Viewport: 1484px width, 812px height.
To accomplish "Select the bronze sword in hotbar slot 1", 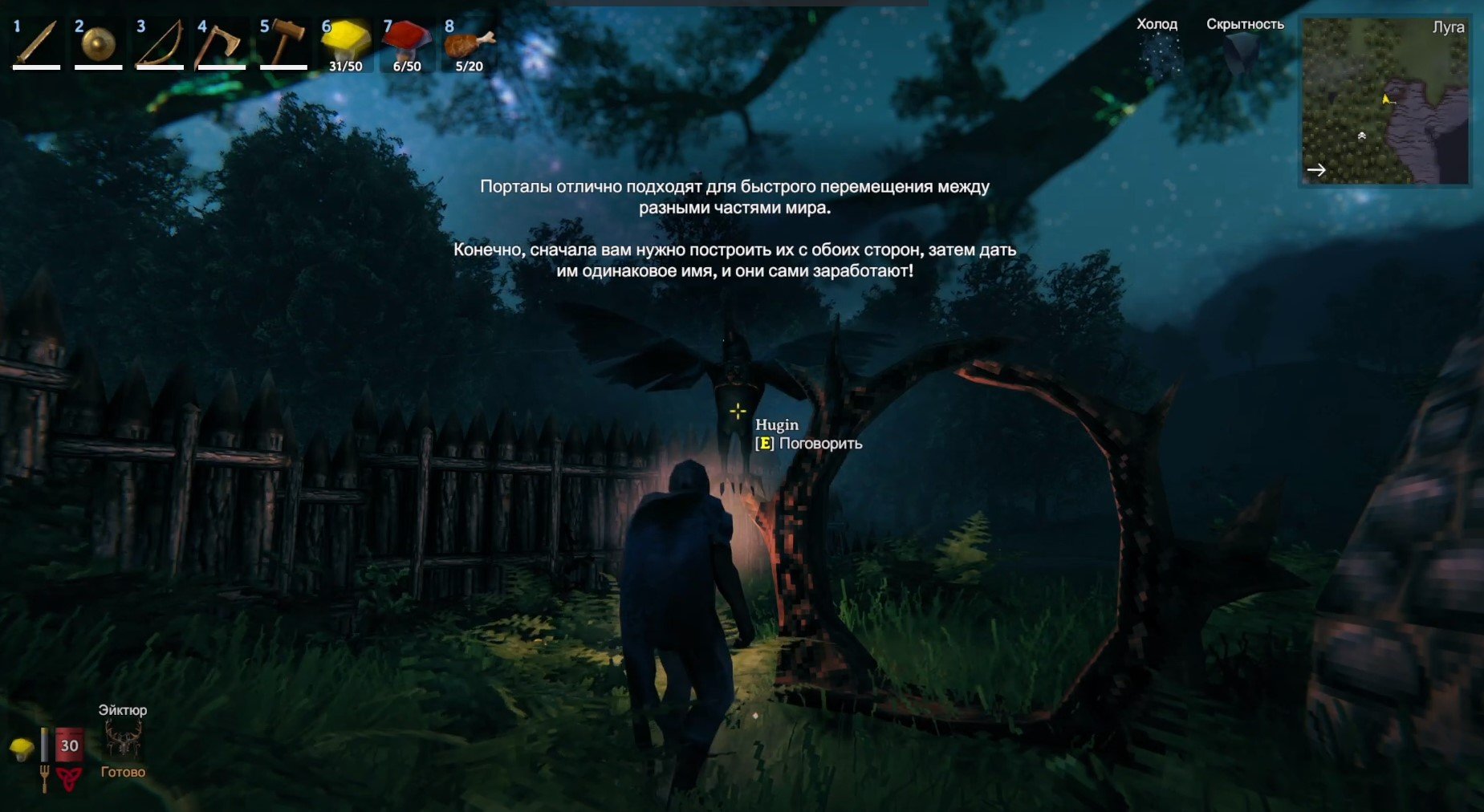I will (x=36, y=43).
